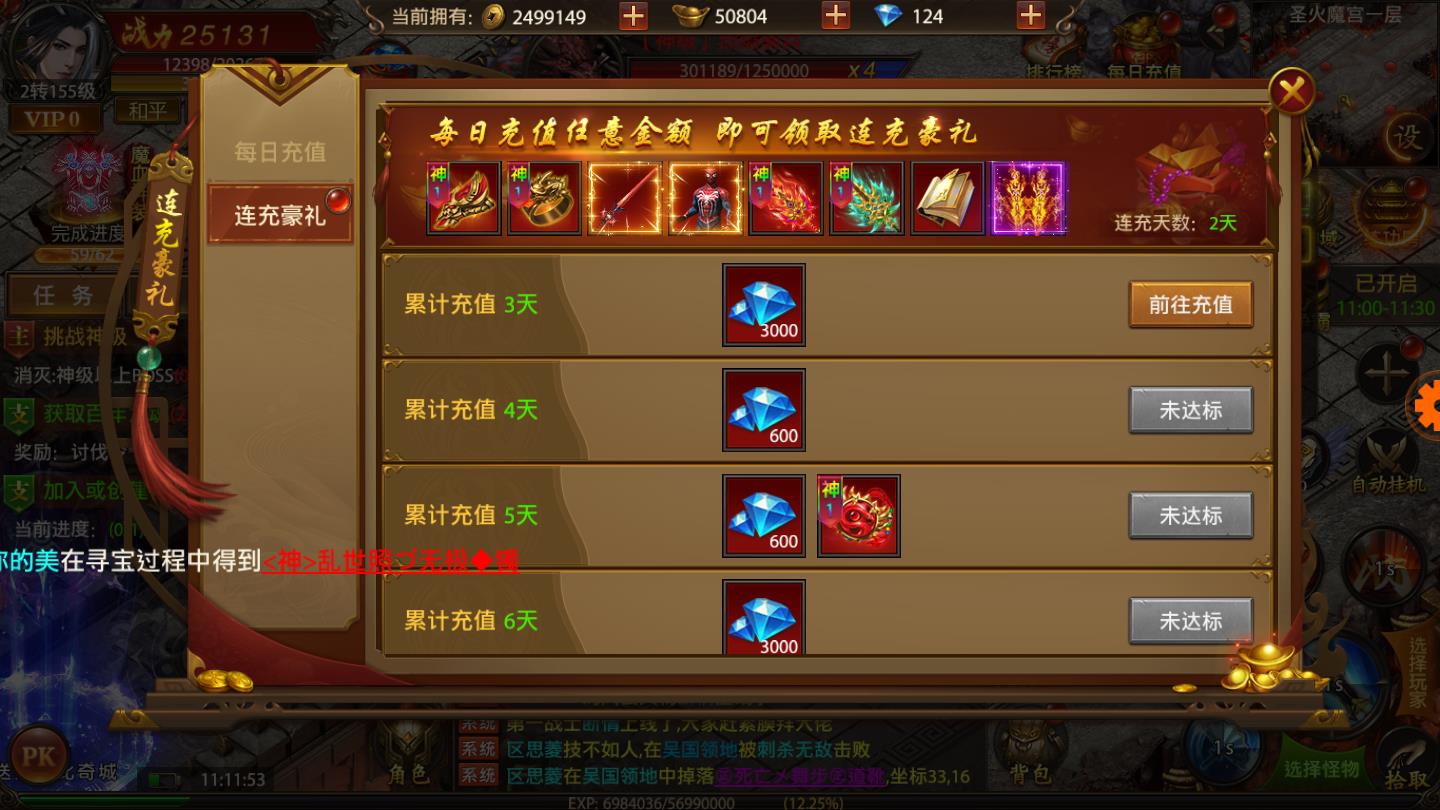Select the red sword reward icon
The image size is (1440, 810).
pos(624,198)
